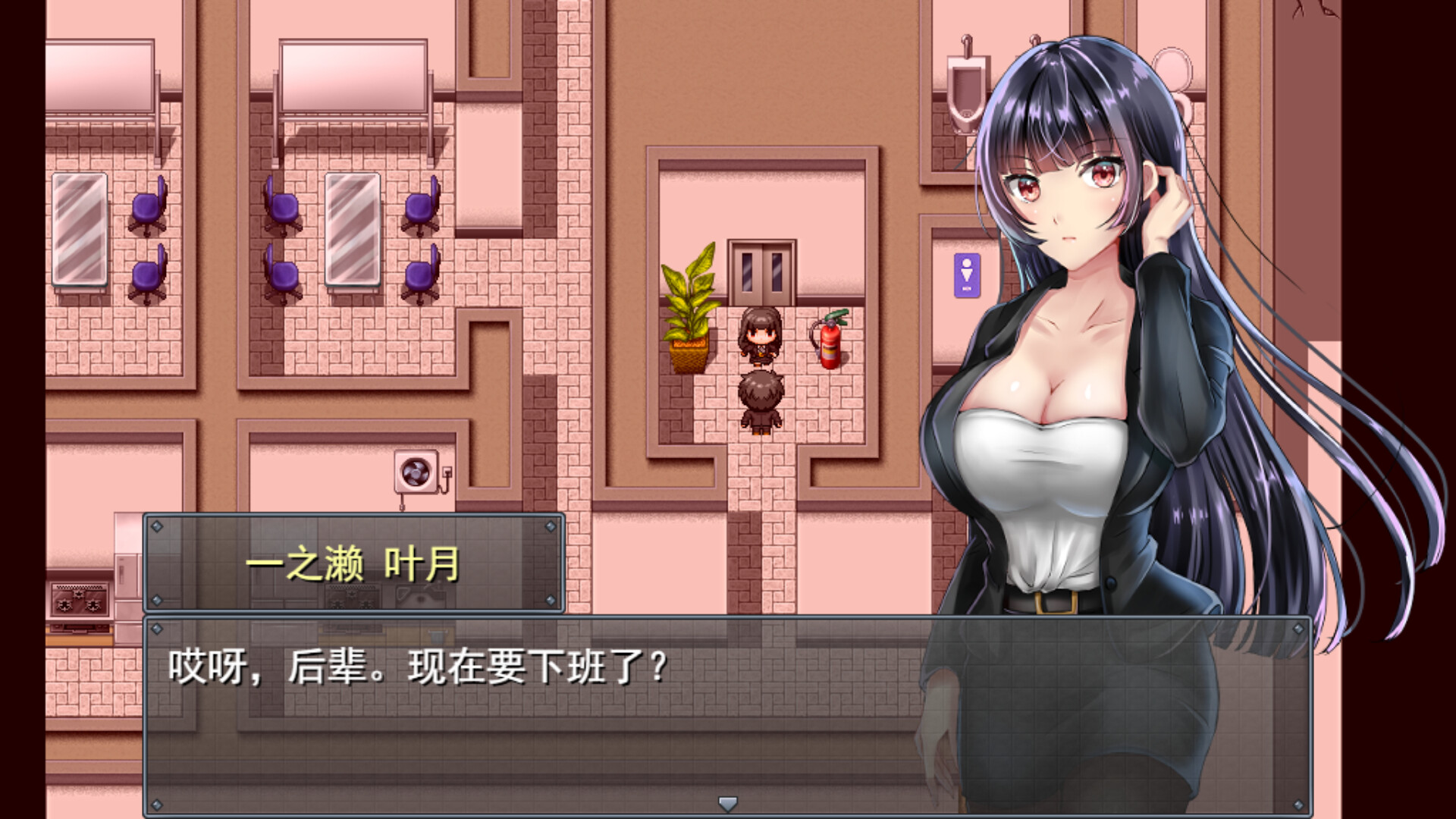Click the purple men's restroom sign
The image size is (1456, 819).
pos(967,273)
